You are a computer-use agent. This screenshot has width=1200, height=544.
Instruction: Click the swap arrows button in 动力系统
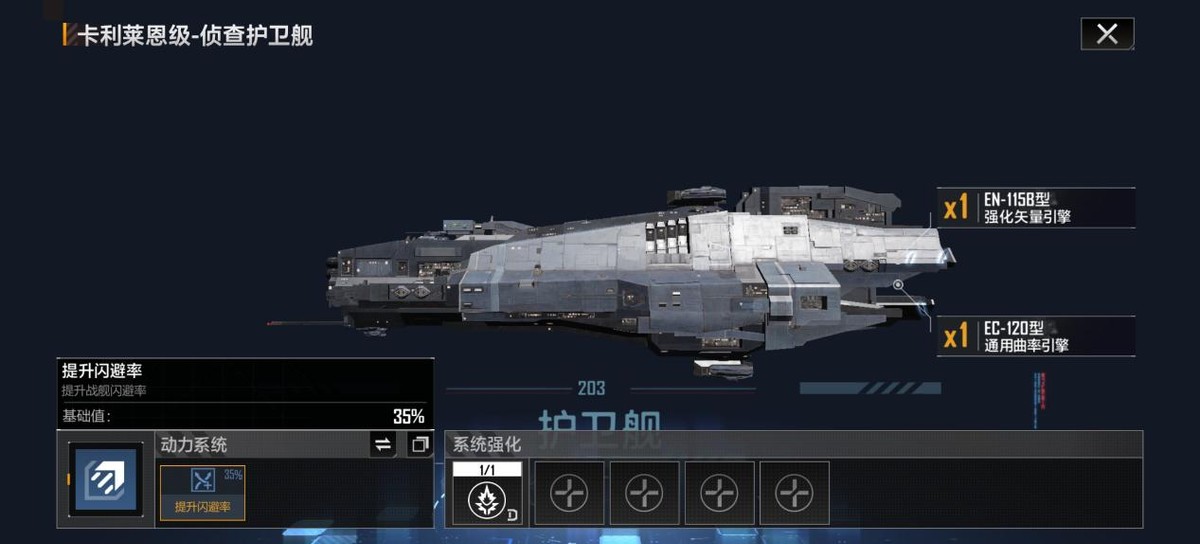point(383,444)
